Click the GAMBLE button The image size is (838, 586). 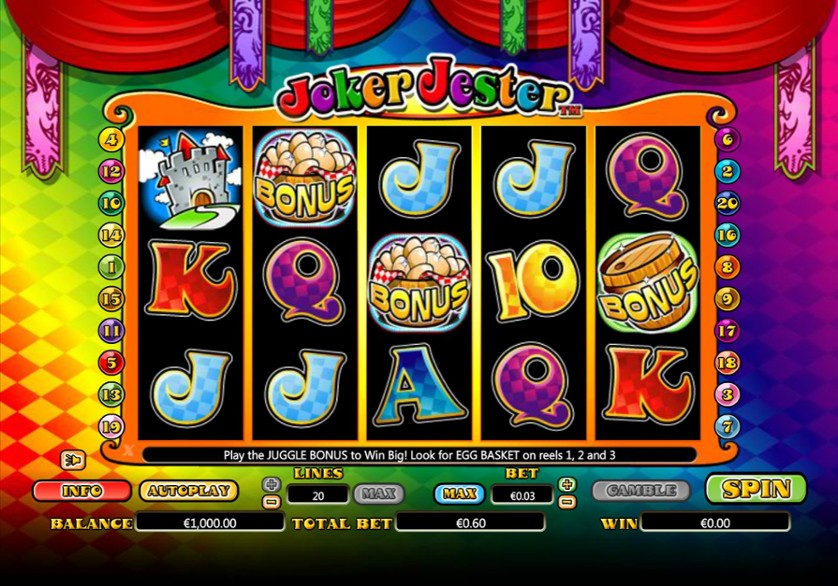coord(640,491)
